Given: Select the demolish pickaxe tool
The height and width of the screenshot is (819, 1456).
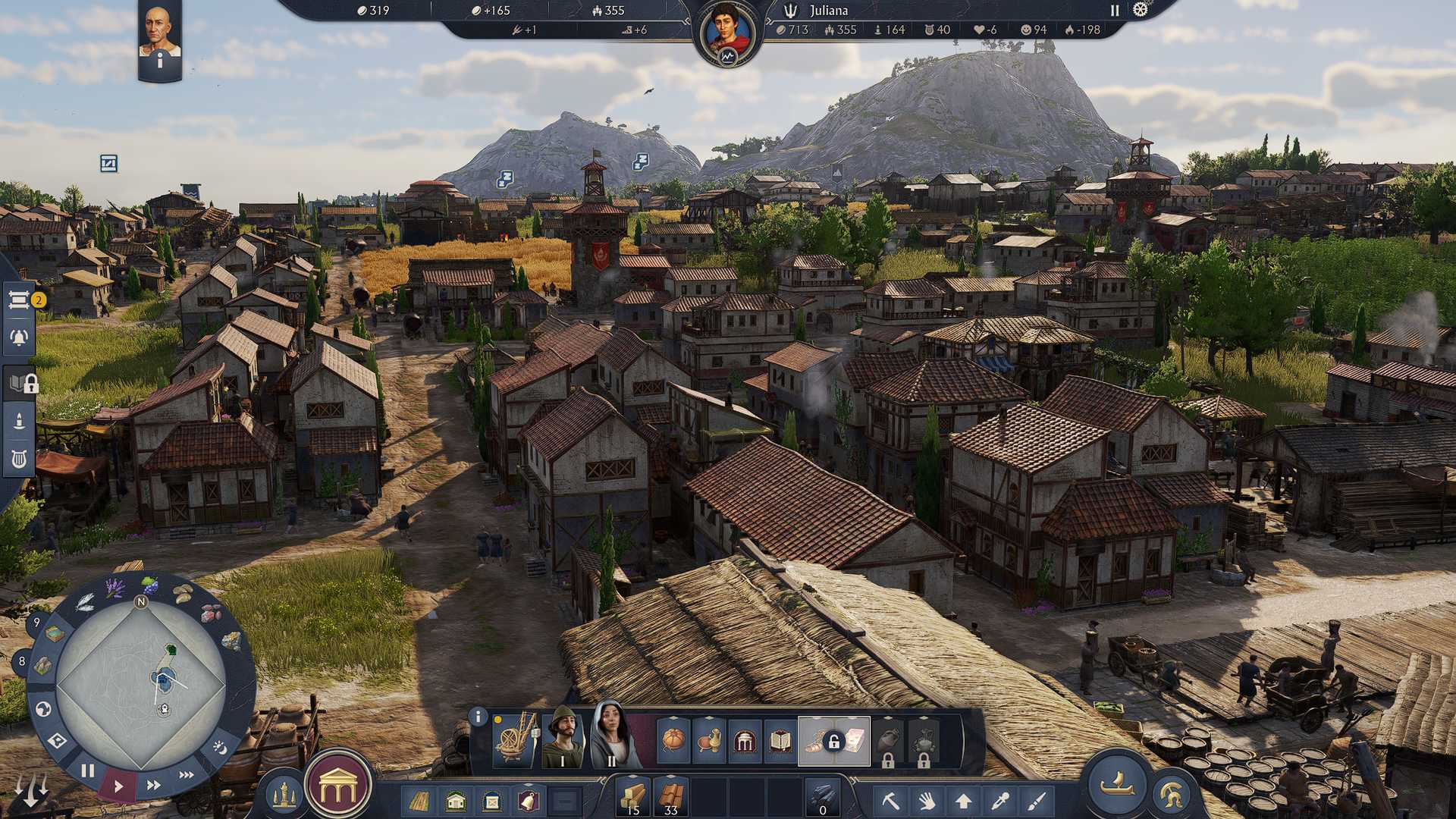Looking at the screenshot, I should 891,797.
